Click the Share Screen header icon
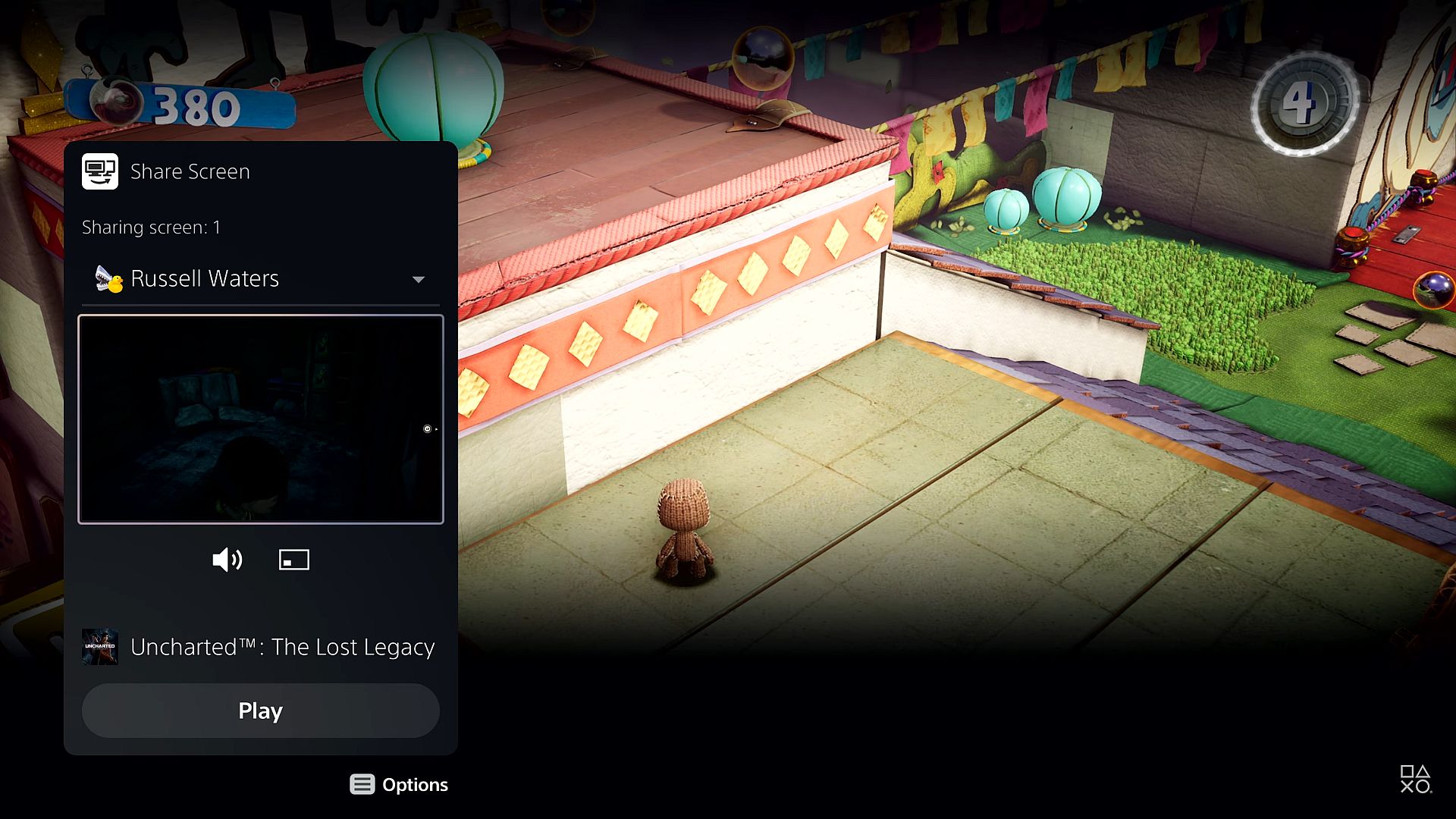The height and width of the screenshot is (819, 1456). coord(100,171)
